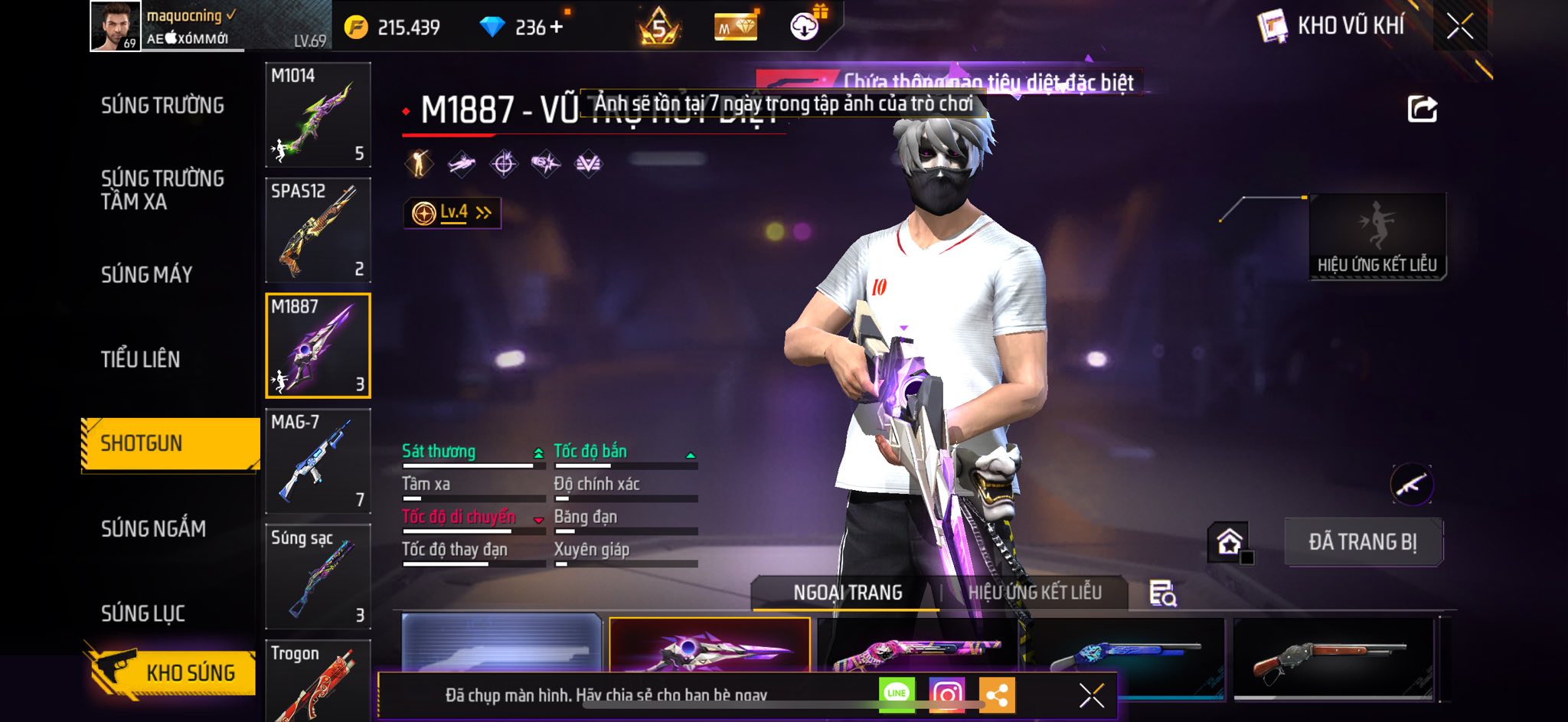Select the MAG-7 weapon slot
The height and width of the screenshot is (722, 1568).
318,461
